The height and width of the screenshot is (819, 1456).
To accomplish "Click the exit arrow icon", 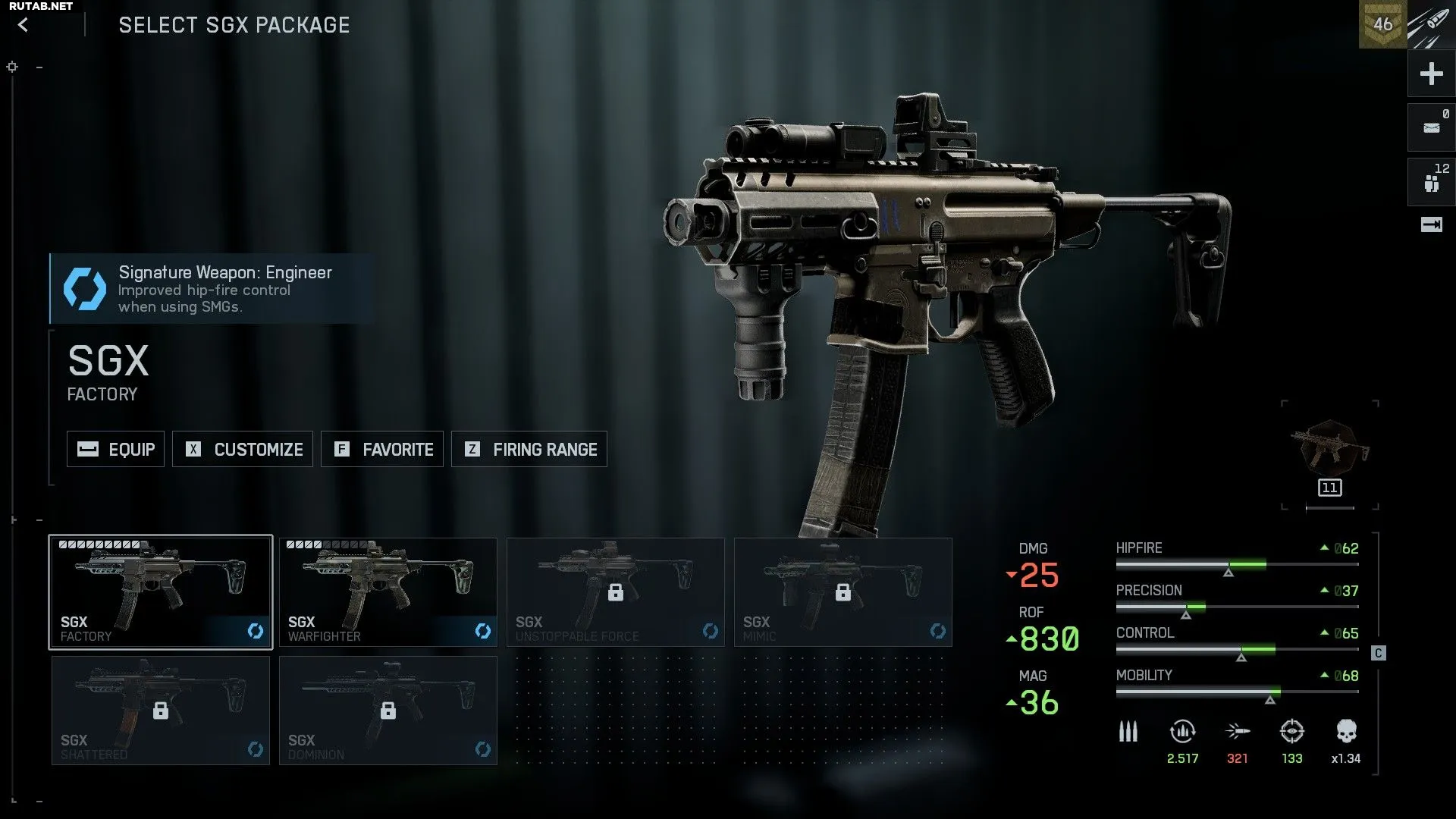I will pos(1431,224).
